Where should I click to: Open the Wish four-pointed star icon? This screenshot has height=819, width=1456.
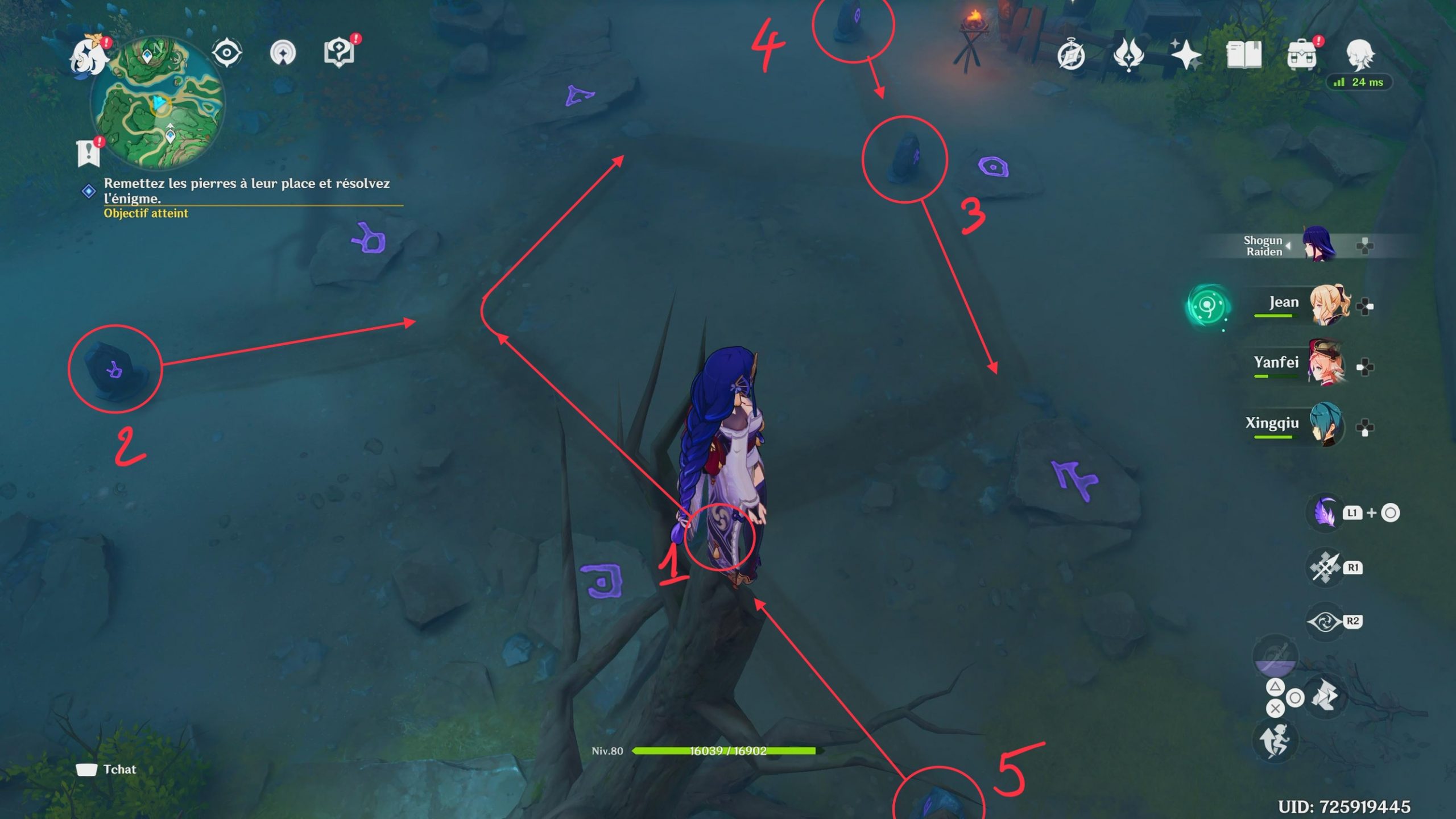pyautogui.click(x=1186, y=55)
